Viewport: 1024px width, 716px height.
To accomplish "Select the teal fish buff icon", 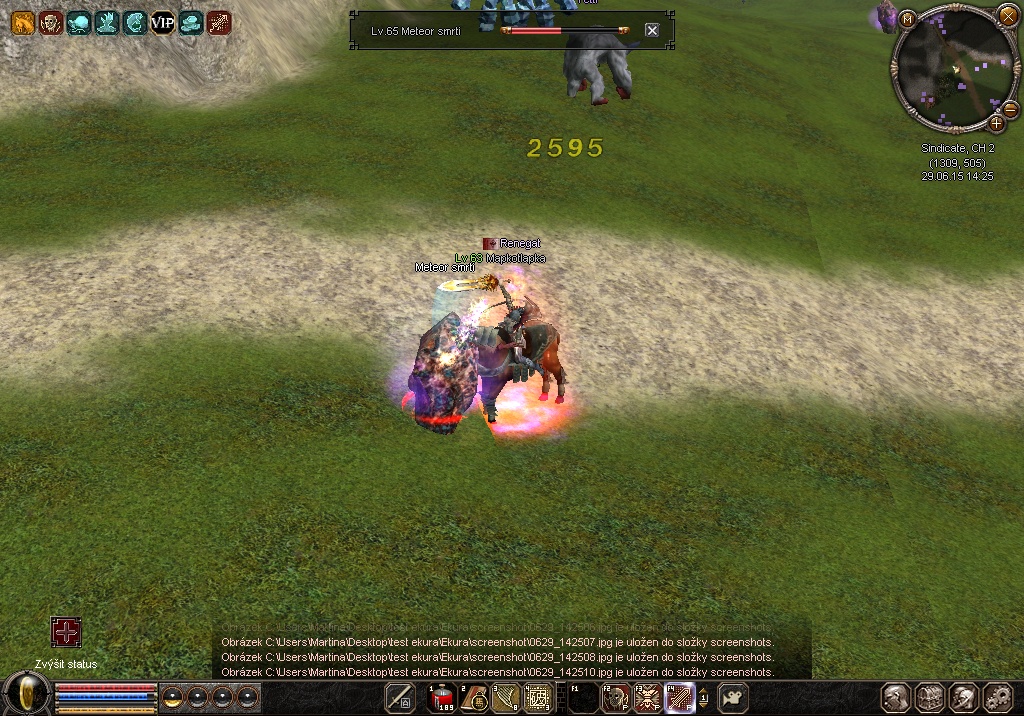I will click(79, 23).
